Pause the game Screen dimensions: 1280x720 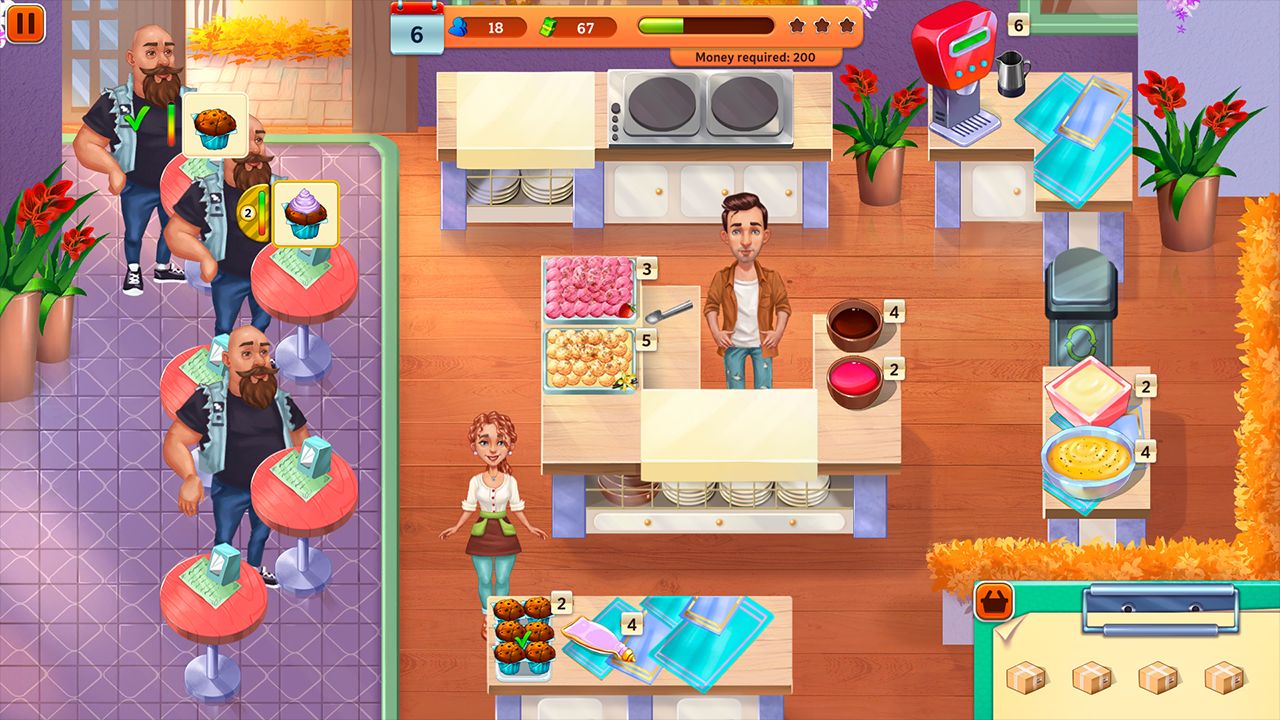[27, 27]
